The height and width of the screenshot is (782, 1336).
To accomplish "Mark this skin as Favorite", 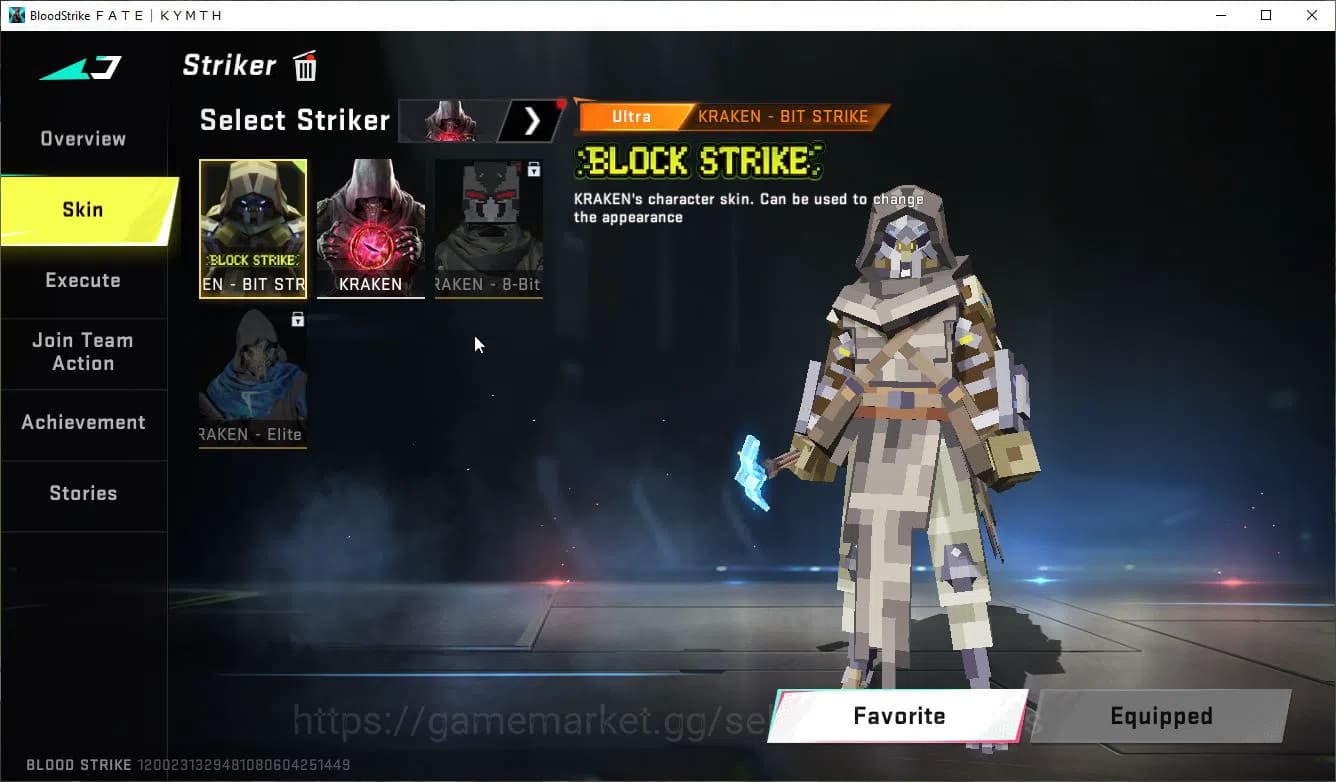I will pyautogui.click(x=897, y=716).
